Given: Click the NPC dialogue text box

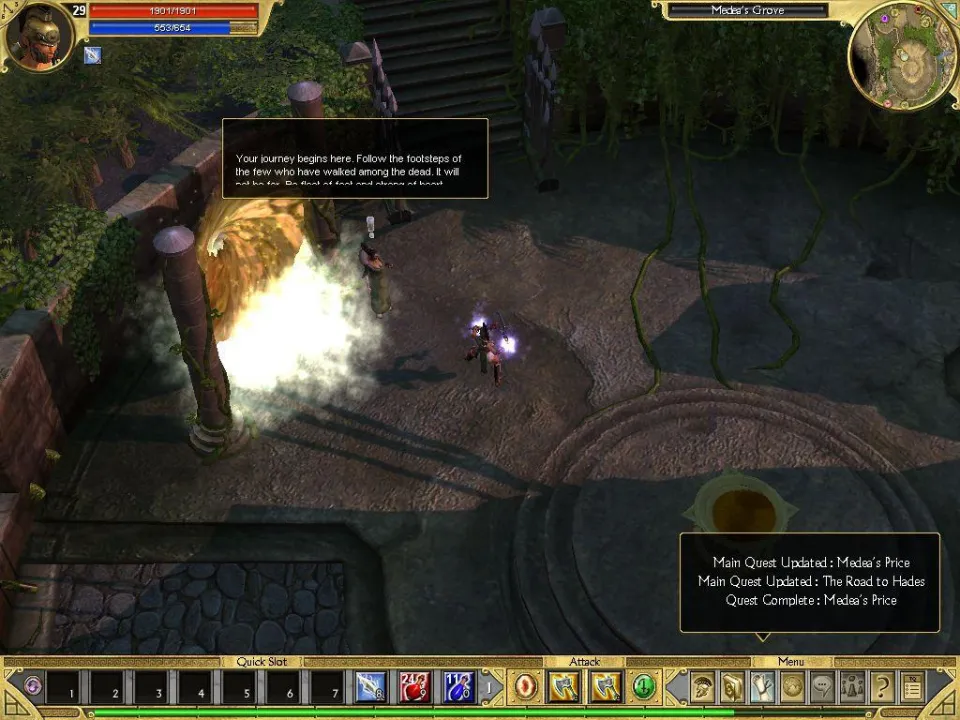Looking at the screenshot, I should click(354, 158).
